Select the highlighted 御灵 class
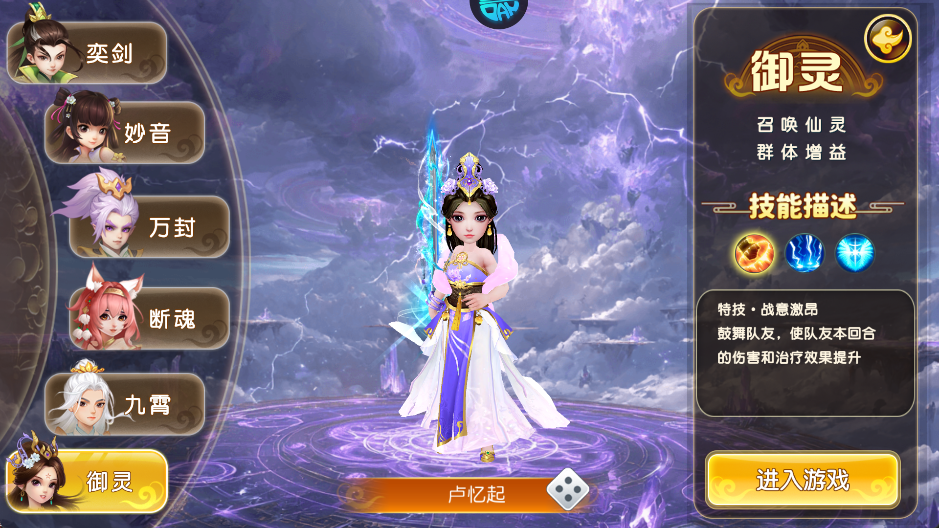939x528 pixels. [90, 482]
